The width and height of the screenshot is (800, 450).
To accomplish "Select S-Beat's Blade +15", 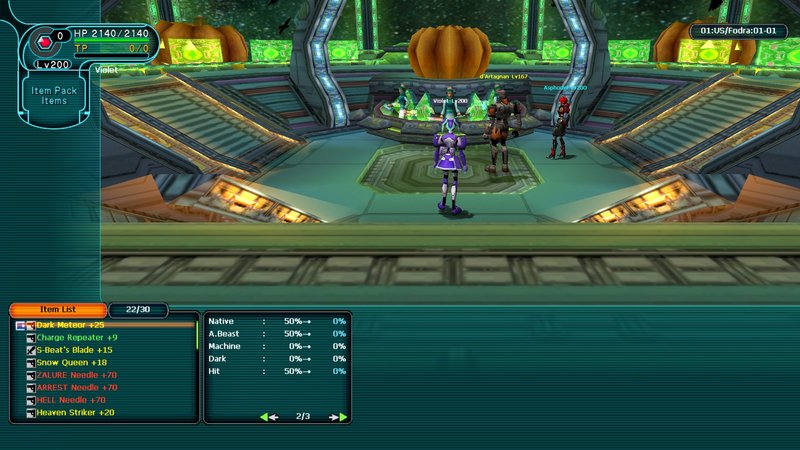I will point(74,350).
